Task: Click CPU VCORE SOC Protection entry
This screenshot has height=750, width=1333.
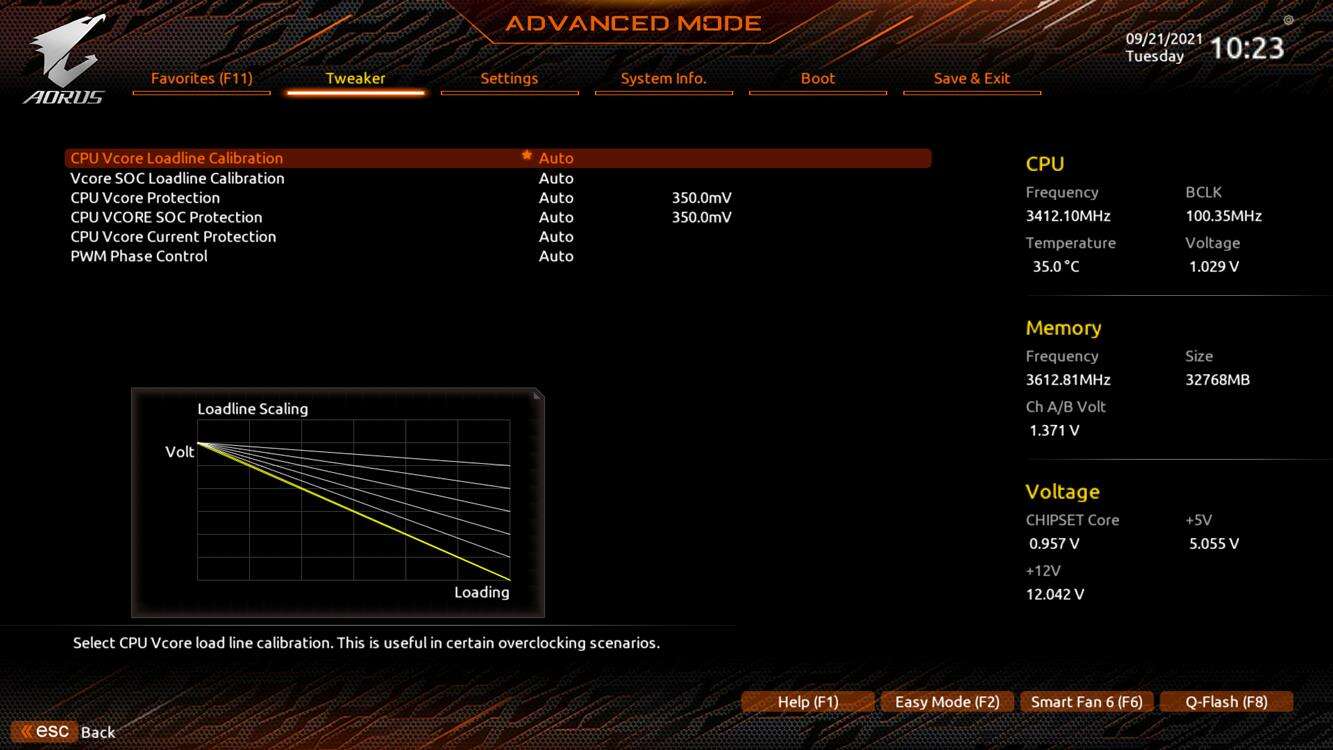Action: click(166, 217)
